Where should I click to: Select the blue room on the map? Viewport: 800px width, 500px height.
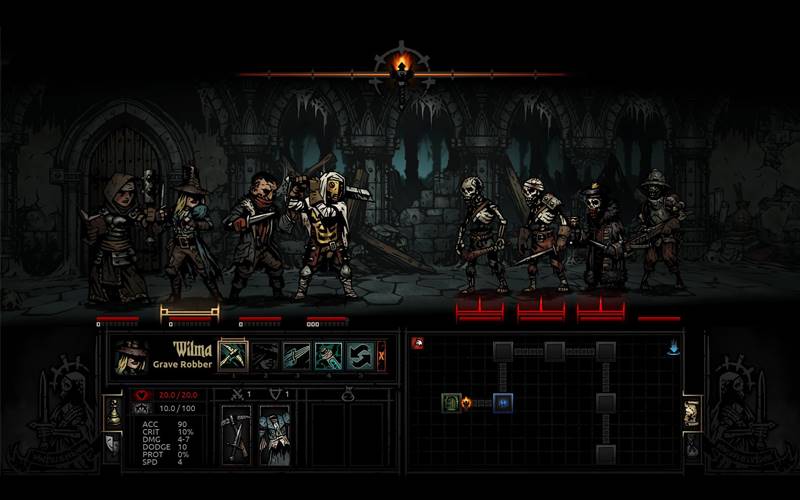tap(503, 402)
